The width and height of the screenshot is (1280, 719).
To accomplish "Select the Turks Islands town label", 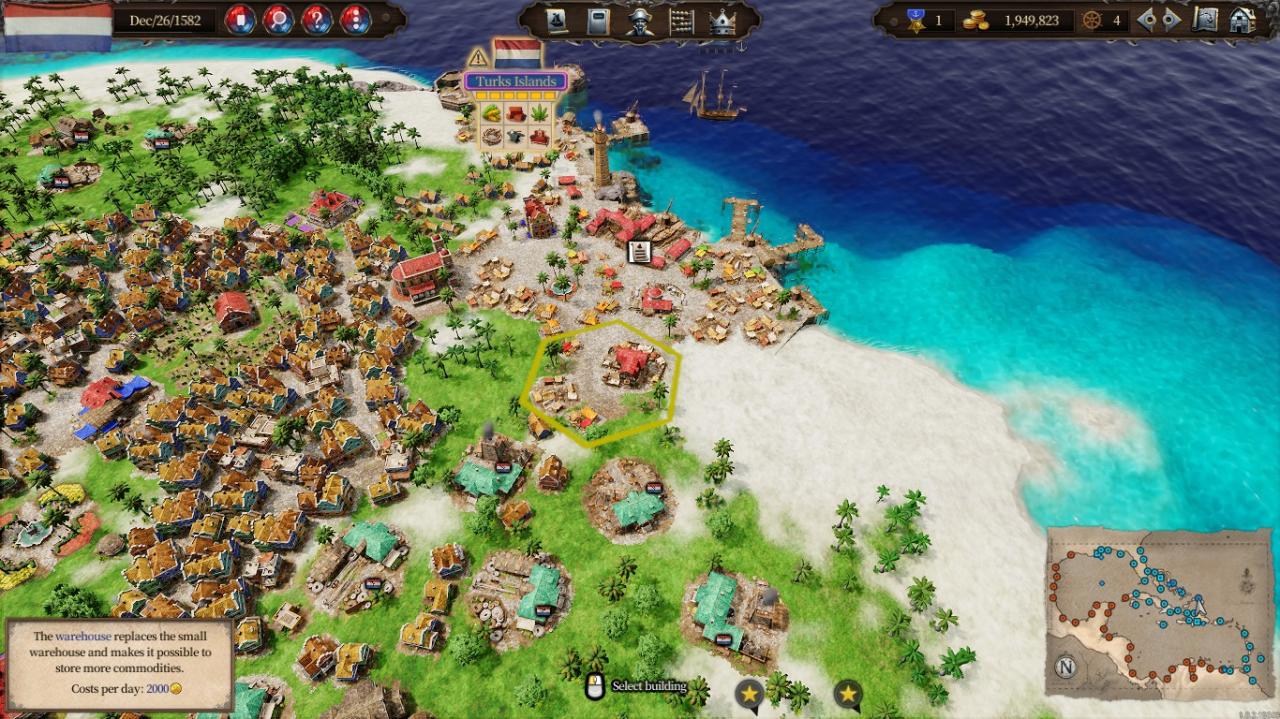I will (515, 81).
